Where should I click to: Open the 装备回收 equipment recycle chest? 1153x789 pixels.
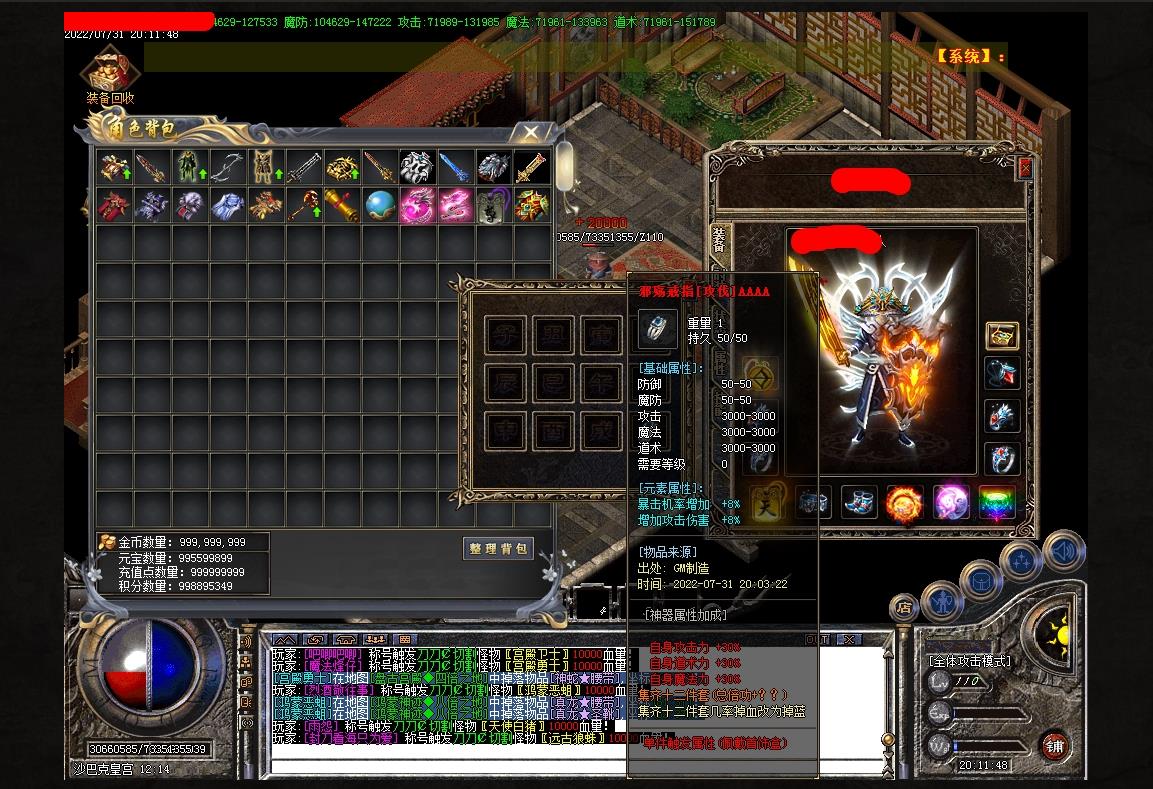[x=109, y=72]
